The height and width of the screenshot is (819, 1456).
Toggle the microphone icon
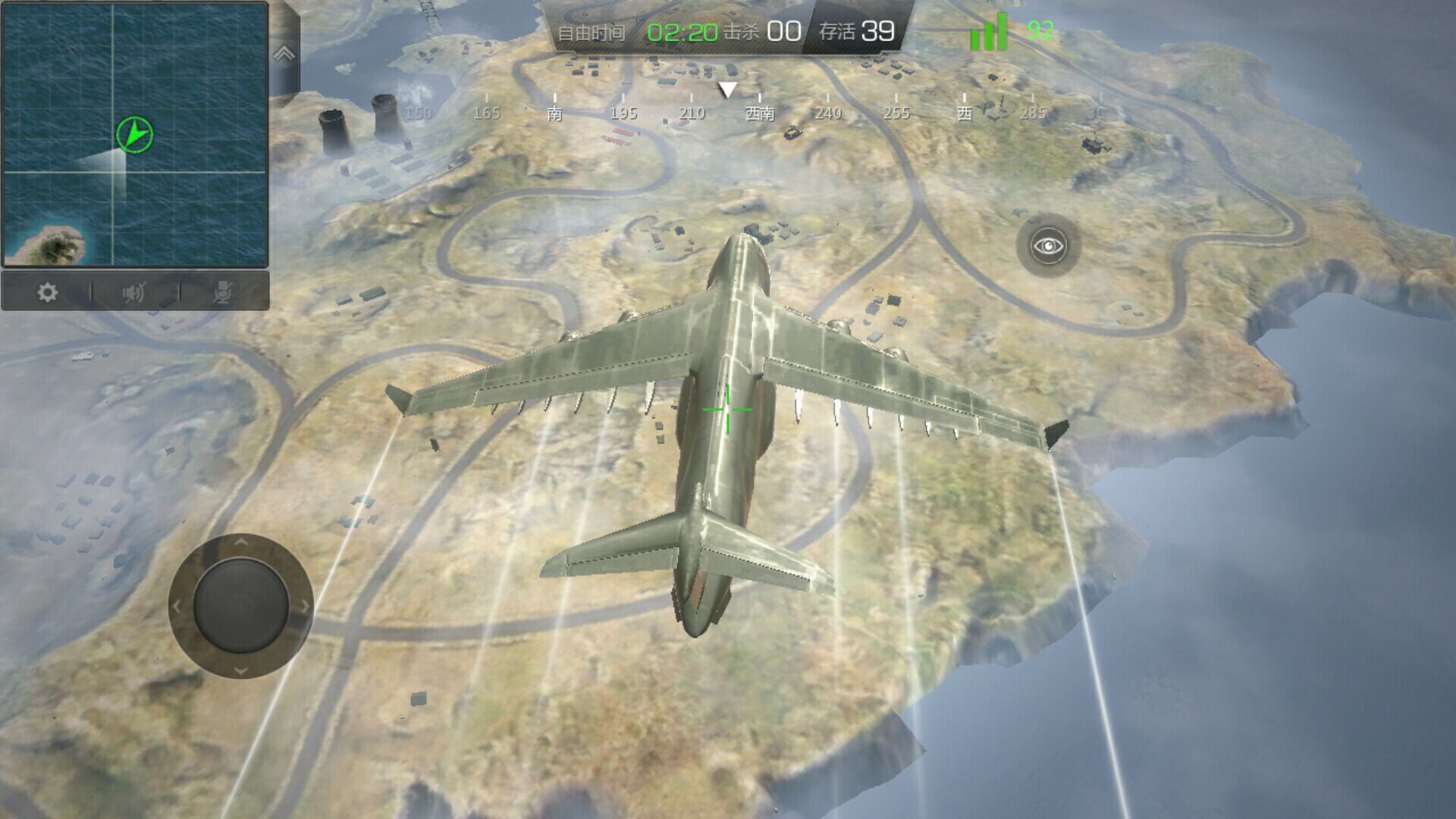pyautogui.click(x=222, y=293)
